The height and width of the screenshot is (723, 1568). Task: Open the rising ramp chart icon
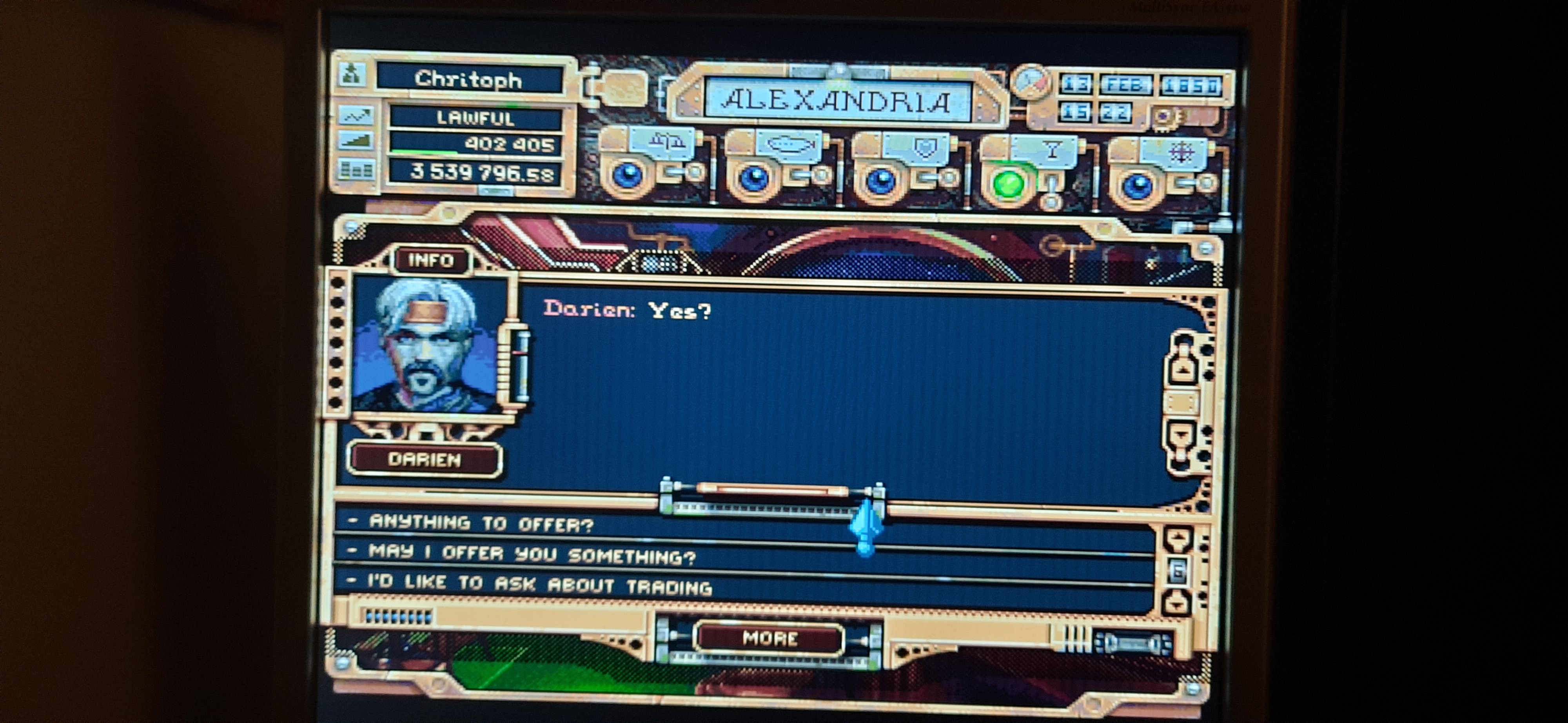(356, 142)
